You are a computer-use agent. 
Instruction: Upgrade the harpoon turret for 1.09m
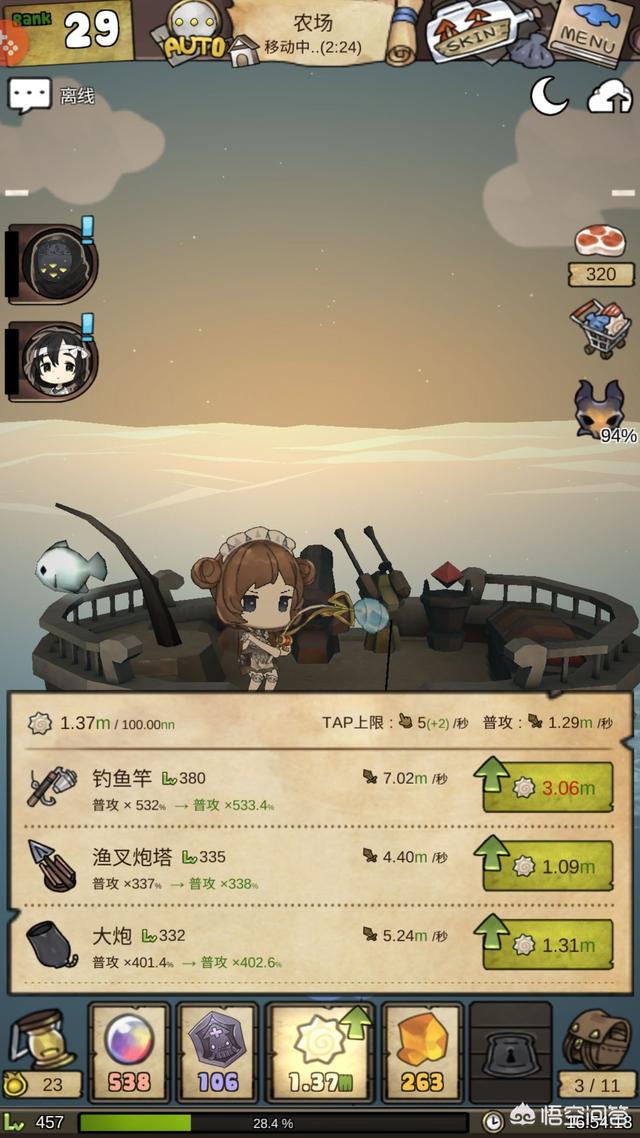pos(547,866)
